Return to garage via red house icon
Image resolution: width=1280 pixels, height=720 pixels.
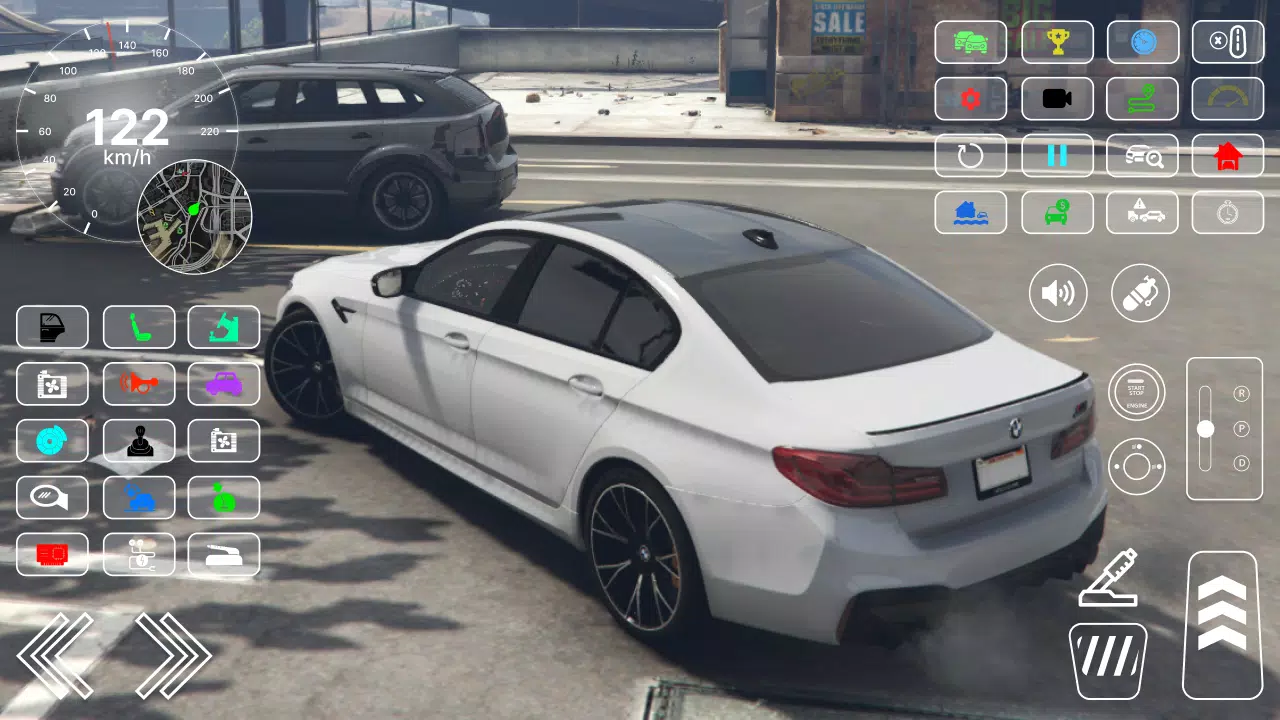(1228, 156)
